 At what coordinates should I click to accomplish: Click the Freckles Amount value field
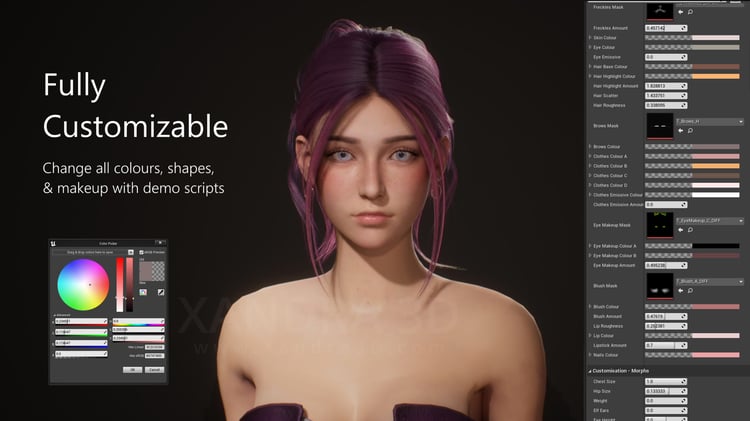click(663, 28)
